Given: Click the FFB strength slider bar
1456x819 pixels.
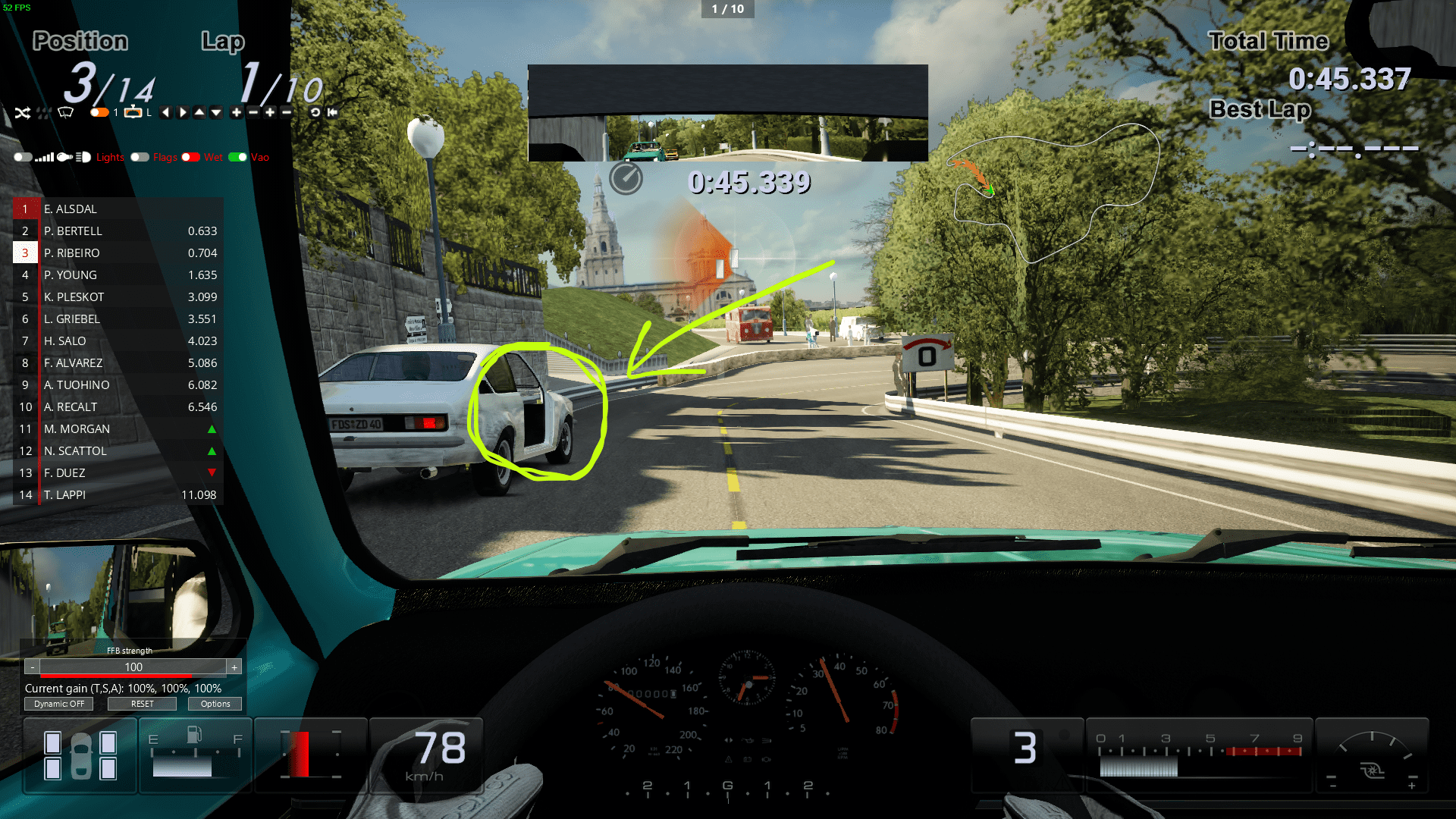Looking at the screenshot, I should click(x=133, y=667).
